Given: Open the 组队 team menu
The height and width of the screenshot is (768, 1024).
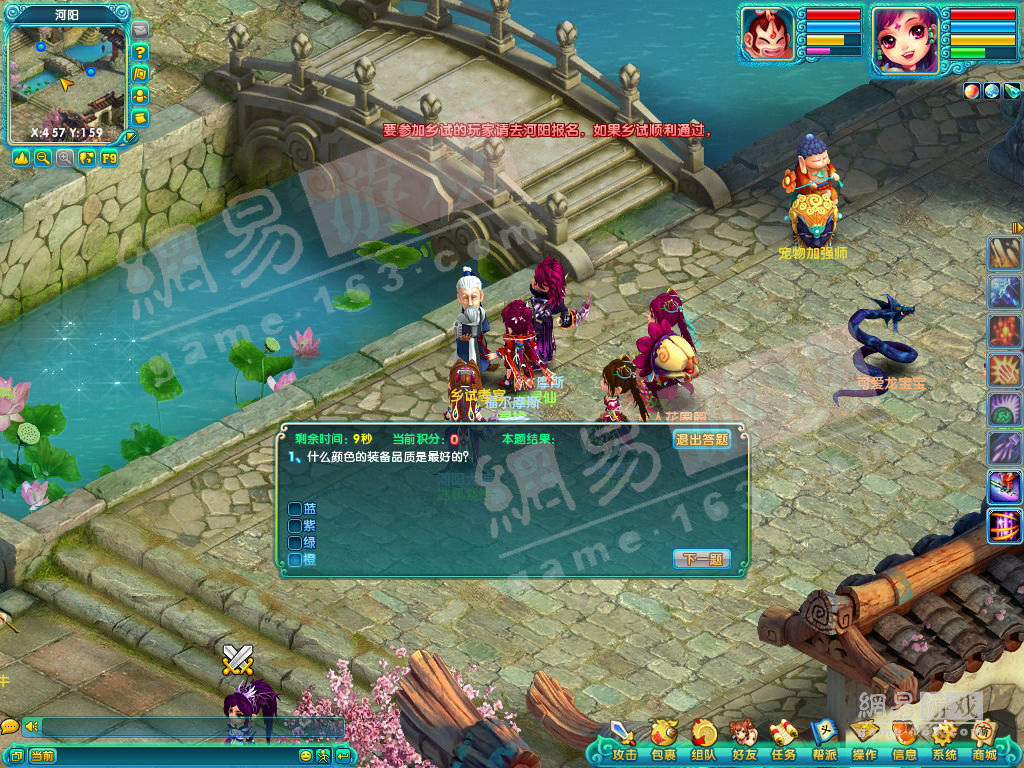Looking at the screenshot, I should point(704,740).
